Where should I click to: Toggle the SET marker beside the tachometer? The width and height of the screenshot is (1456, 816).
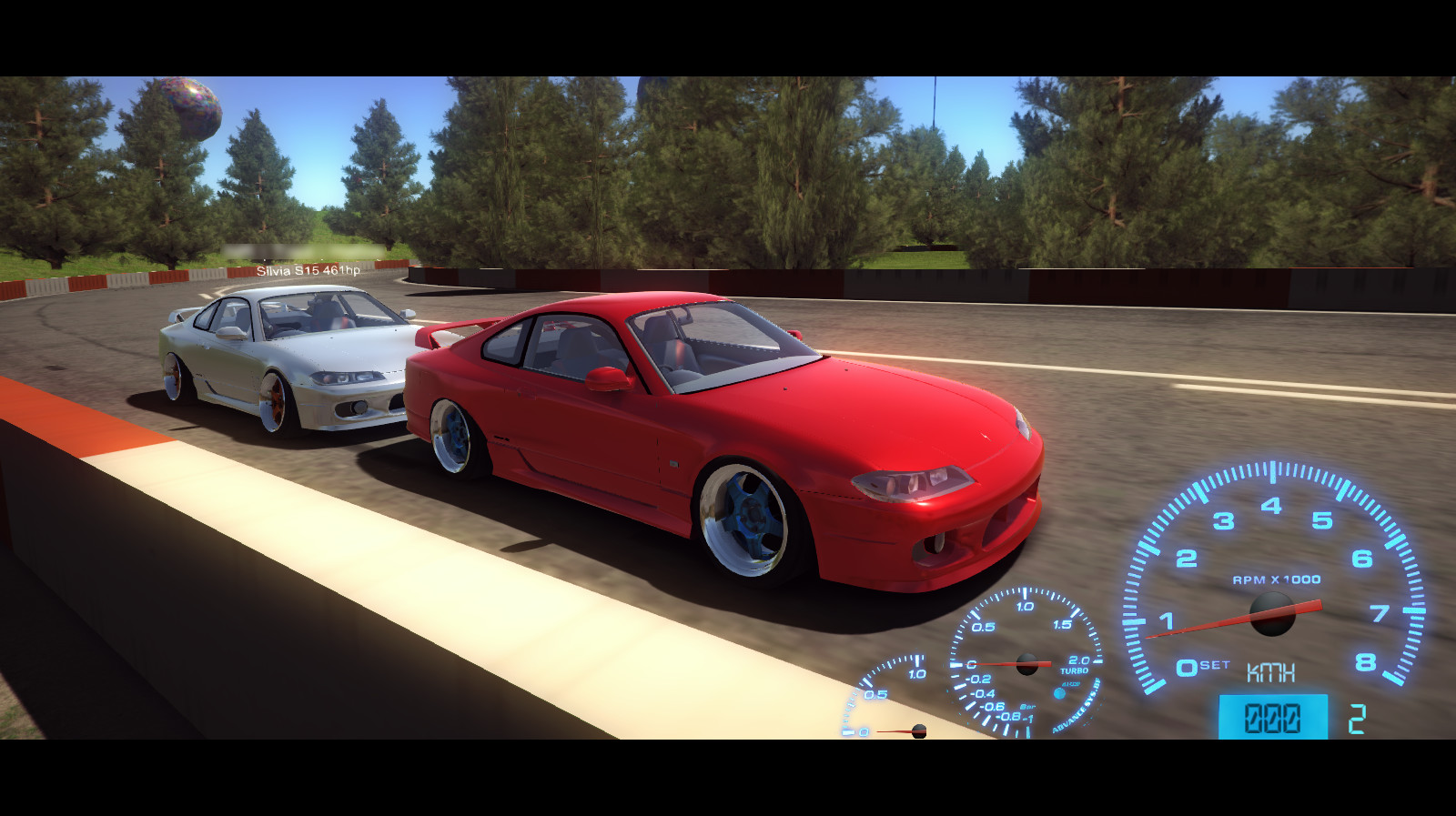(1212, 664)
